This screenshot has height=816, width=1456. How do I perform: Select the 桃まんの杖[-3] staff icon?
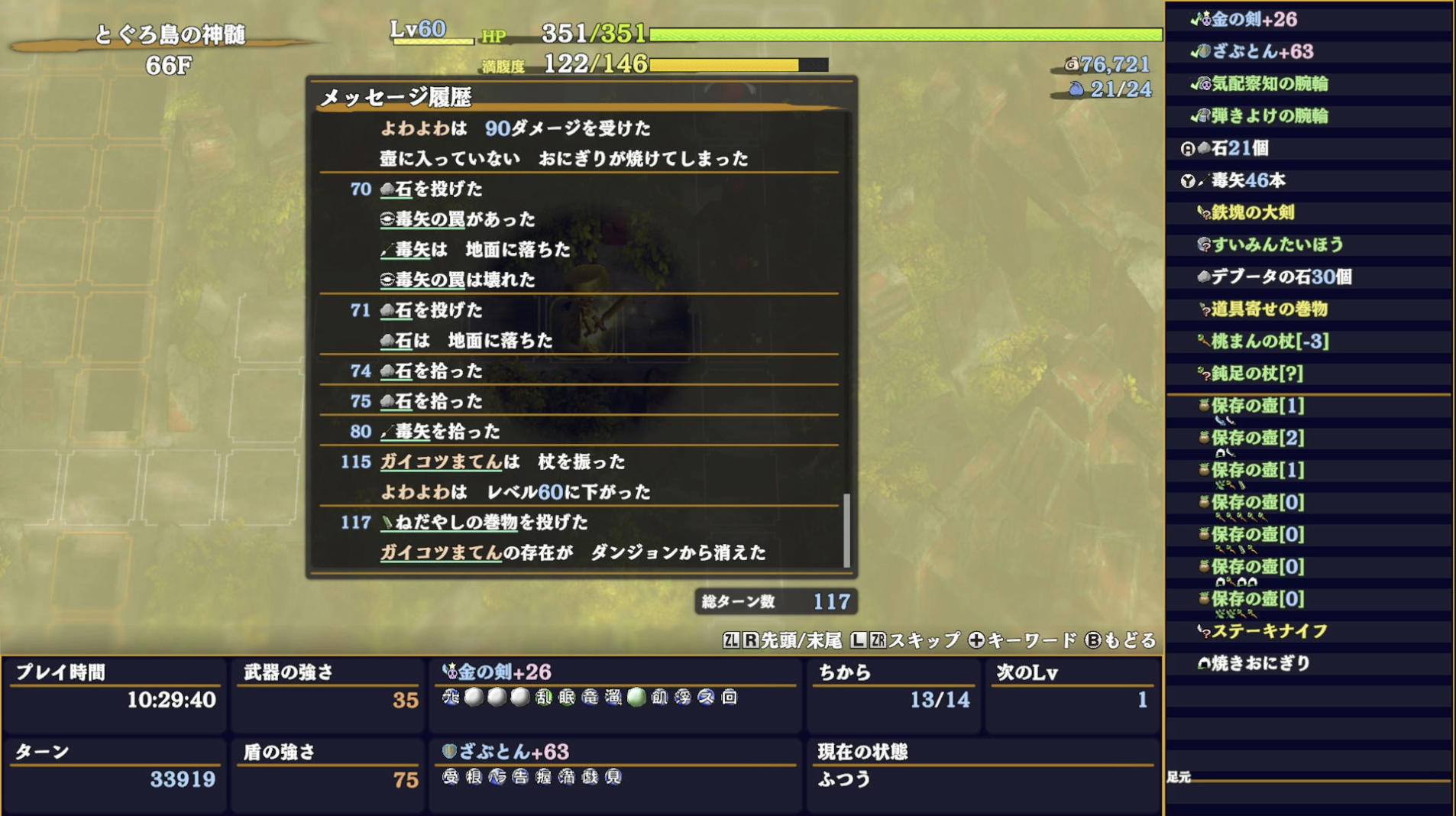tap(1201, 342)
